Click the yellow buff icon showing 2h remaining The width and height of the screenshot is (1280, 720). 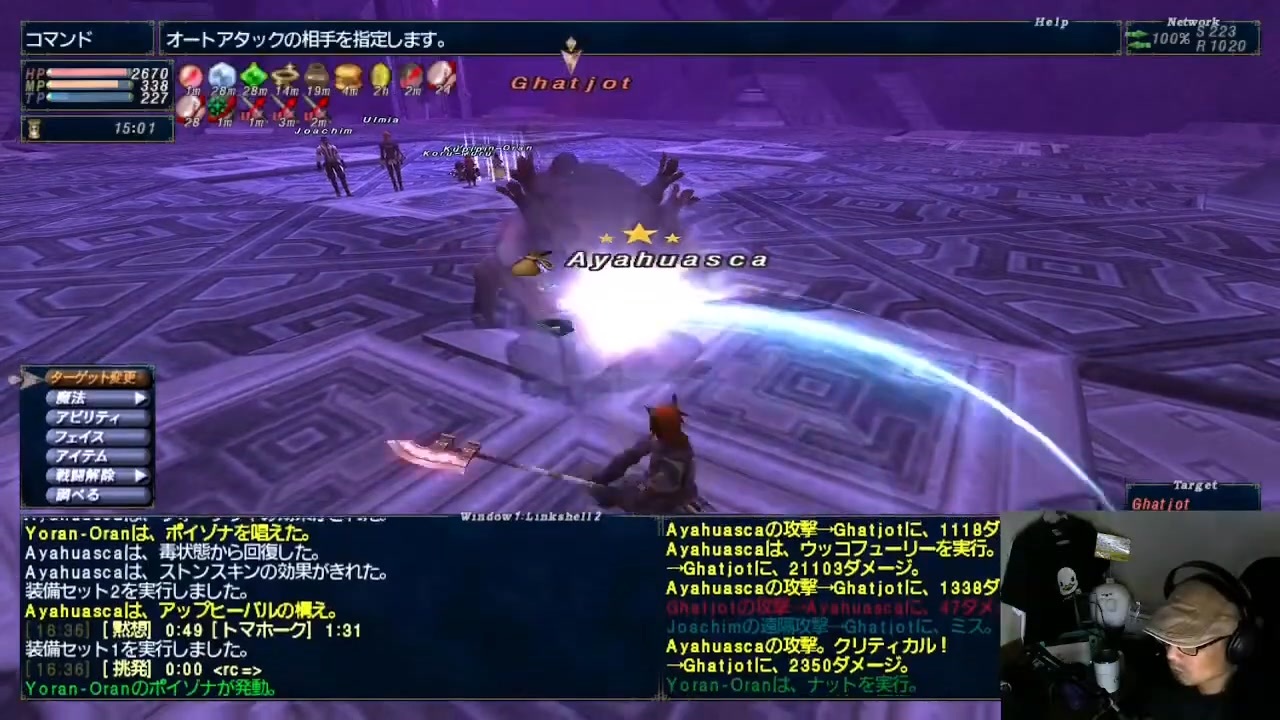tap(380, 75)
